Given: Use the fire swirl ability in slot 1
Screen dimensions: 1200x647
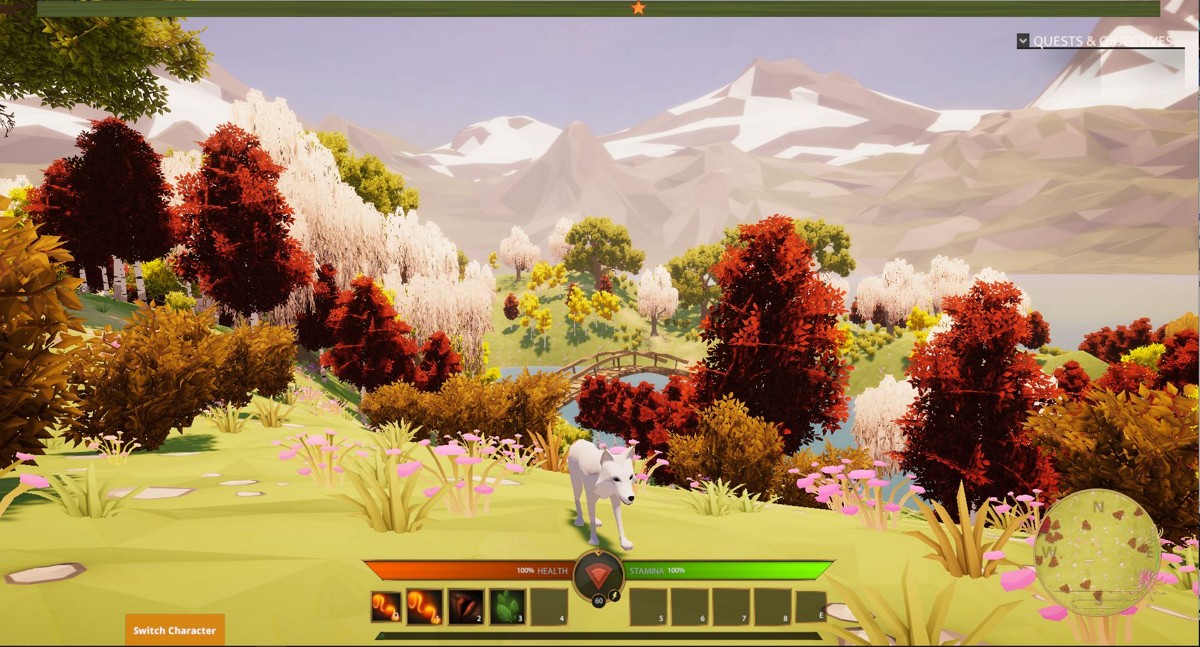Looking at the screenshot, I should pyautogui.click(x=424, y=607).
